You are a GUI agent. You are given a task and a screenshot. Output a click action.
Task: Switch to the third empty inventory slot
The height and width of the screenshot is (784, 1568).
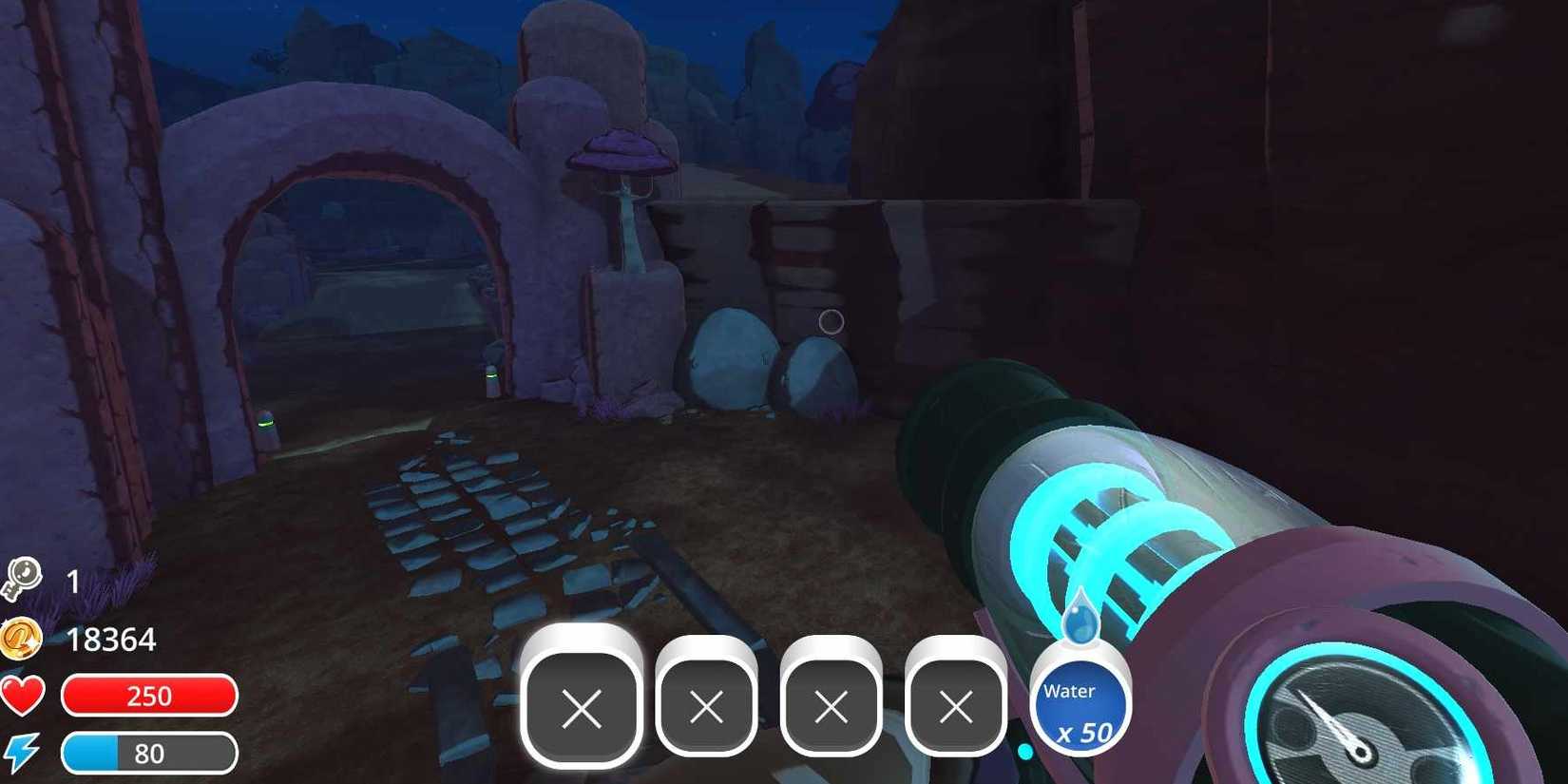coord(832,707)
